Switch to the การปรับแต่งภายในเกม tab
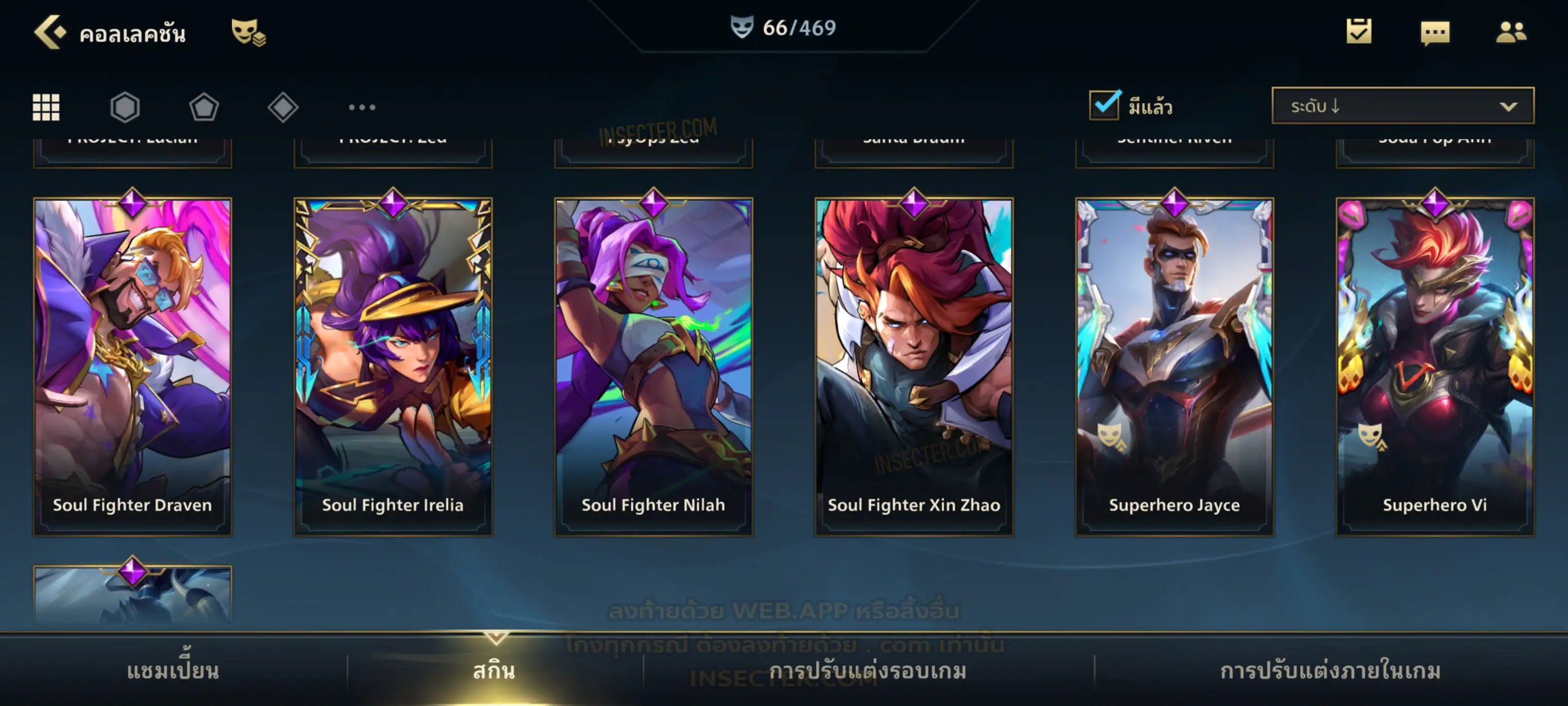Image resolution: width=1568 pixels, height=706 pixels. coord(1330,671)
